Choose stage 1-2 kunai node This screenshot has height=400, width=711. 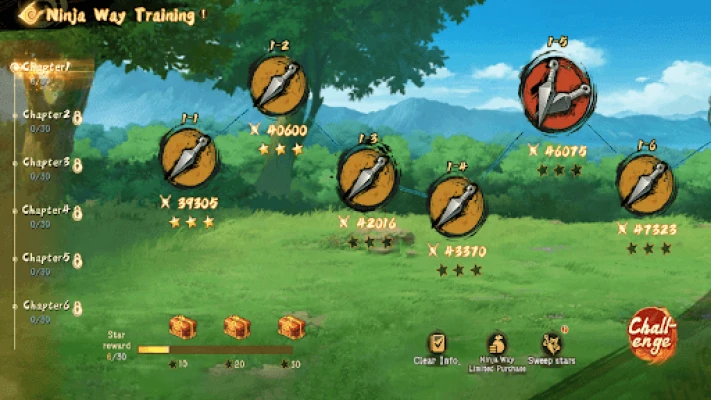point(277,85)
